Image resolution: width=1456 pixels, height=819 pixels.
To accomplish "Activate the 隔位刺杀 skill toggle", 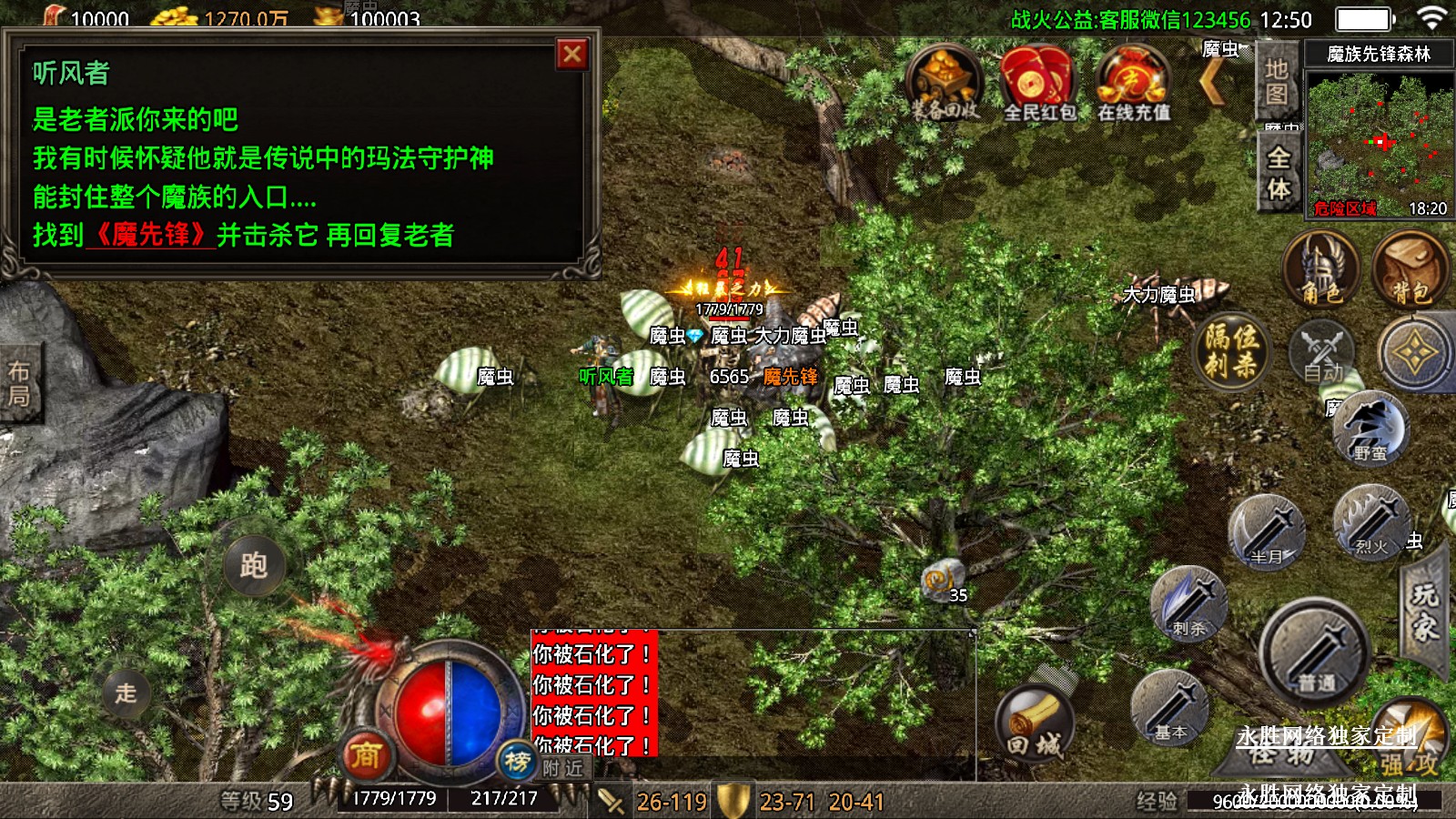I will pos(1232,351).
